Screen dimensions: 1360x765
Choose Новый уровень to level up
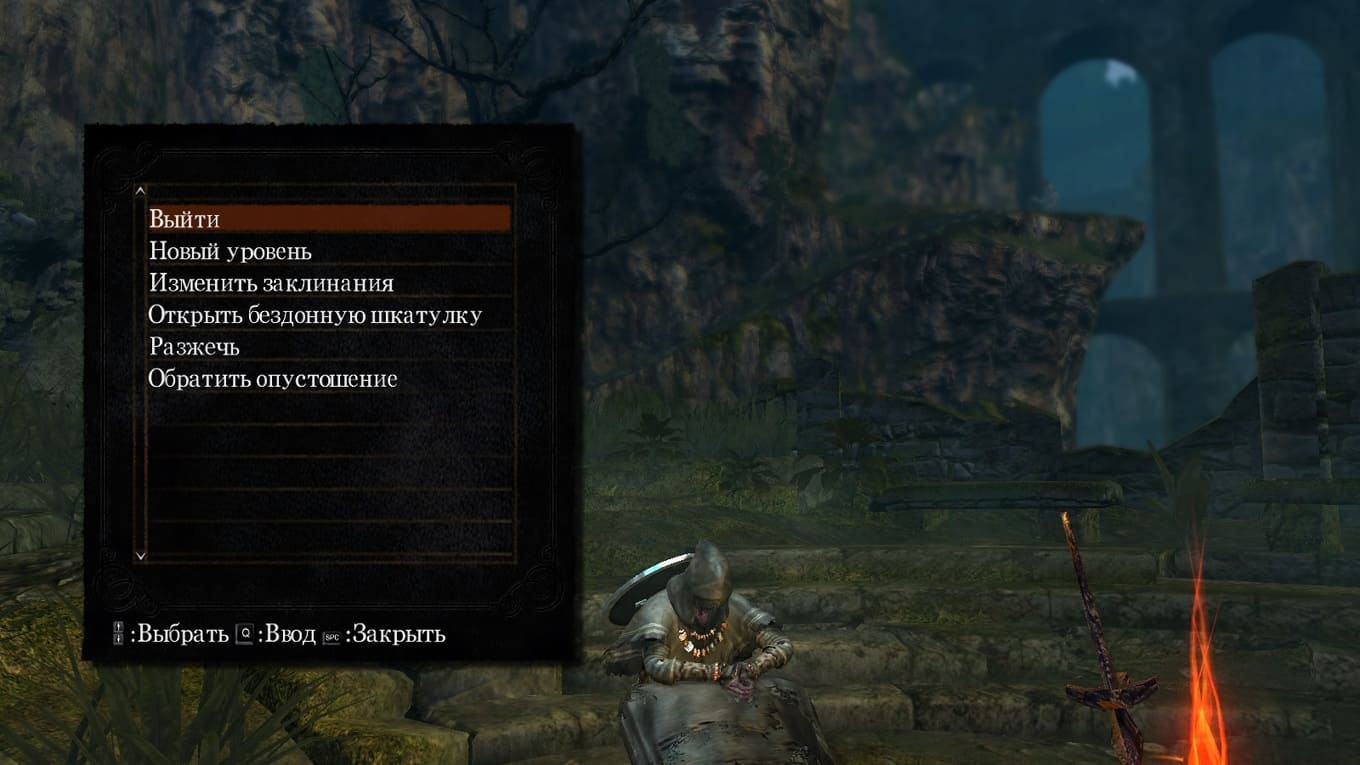(230, 251)
